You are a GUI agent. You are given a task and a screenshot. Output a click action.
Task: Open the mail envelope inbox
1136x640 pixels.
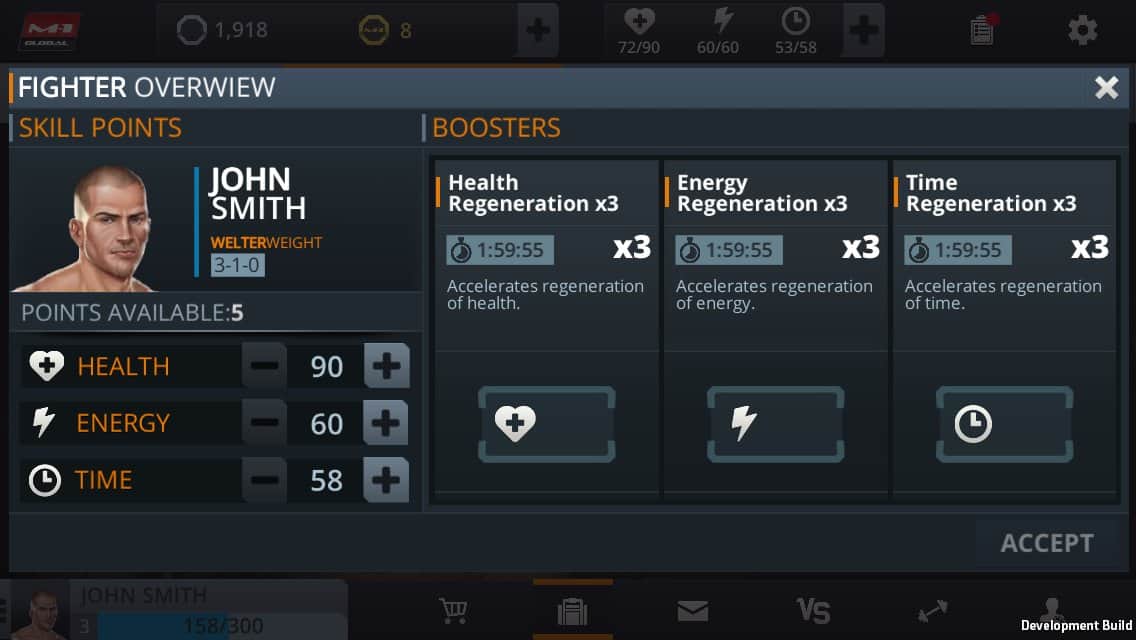tap(692, 610)
